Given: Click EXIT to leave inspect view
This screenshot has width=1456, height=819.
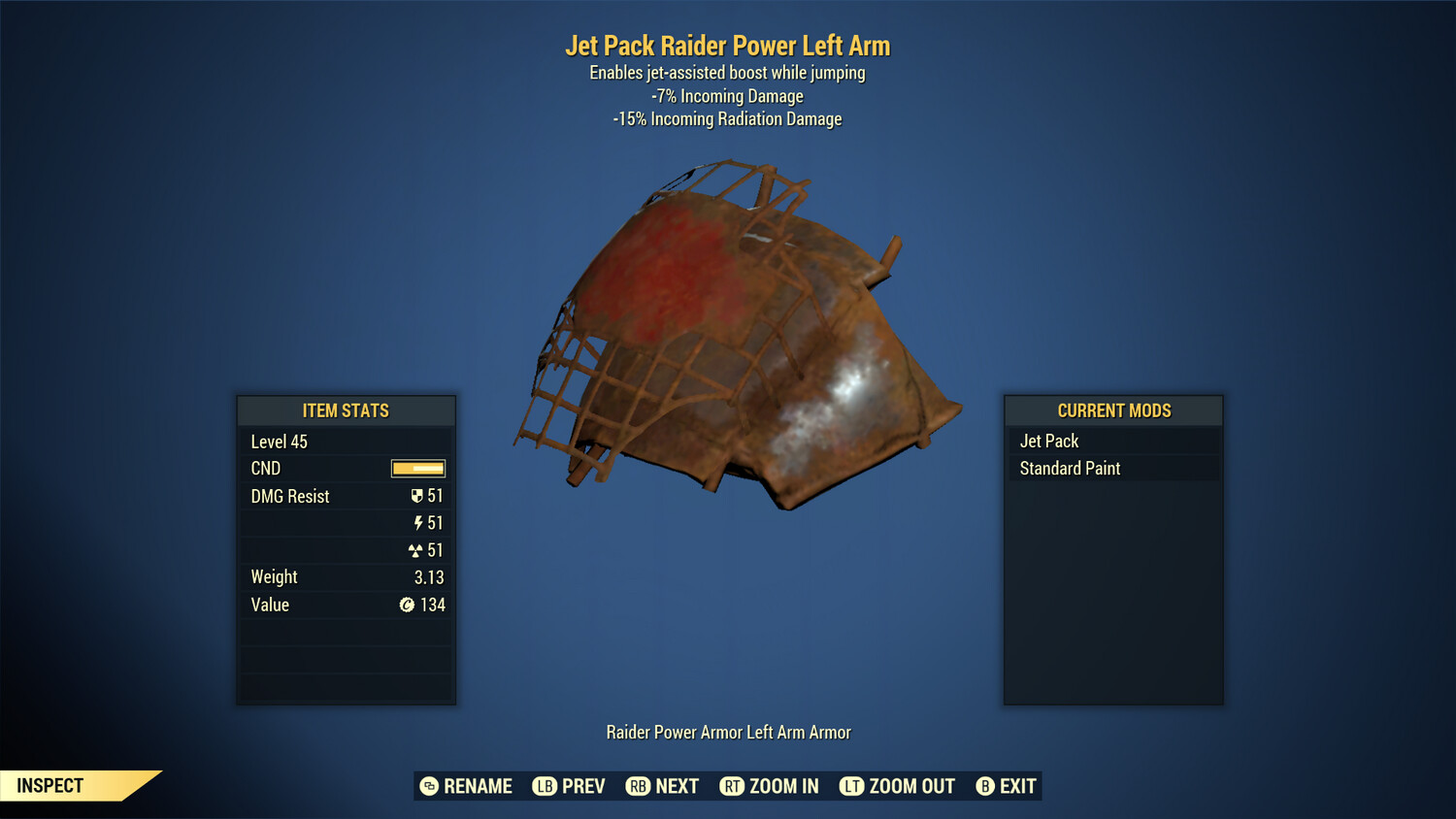Looking at the screenshot, I should pos(1017,786).
